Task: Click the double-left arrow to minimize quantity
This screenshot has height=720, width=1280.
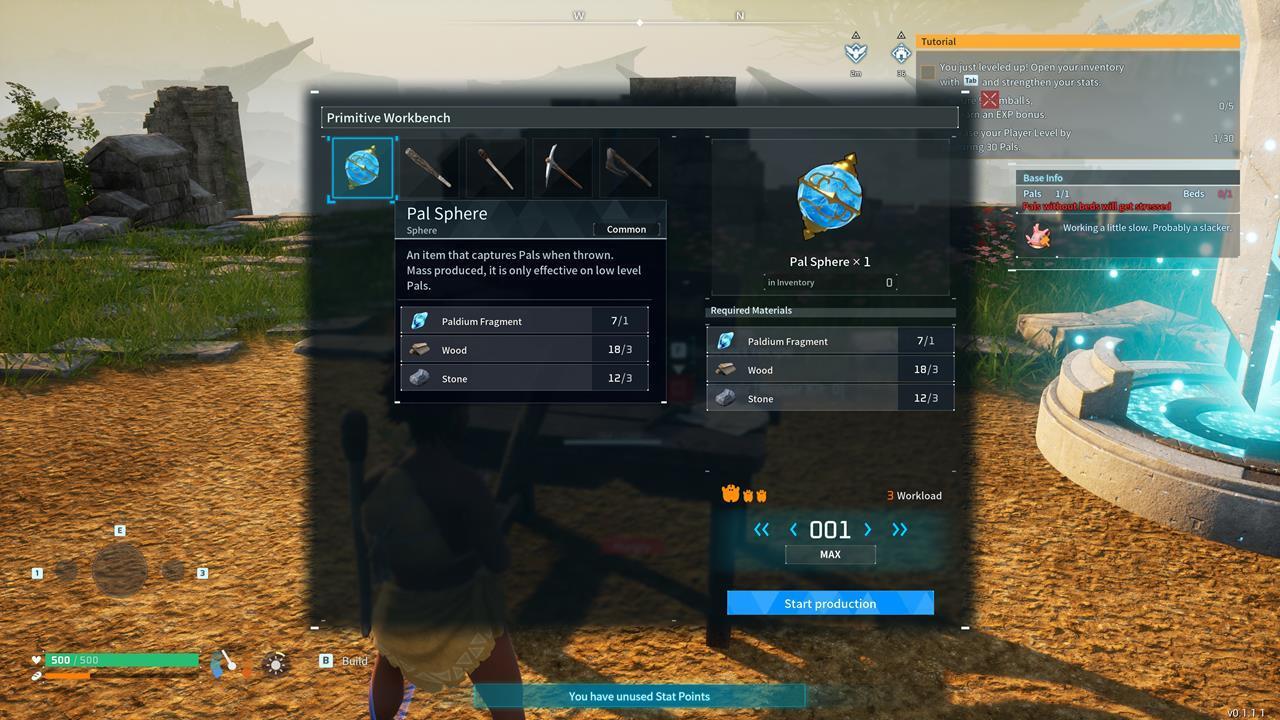Action: (x=763, y=530)
